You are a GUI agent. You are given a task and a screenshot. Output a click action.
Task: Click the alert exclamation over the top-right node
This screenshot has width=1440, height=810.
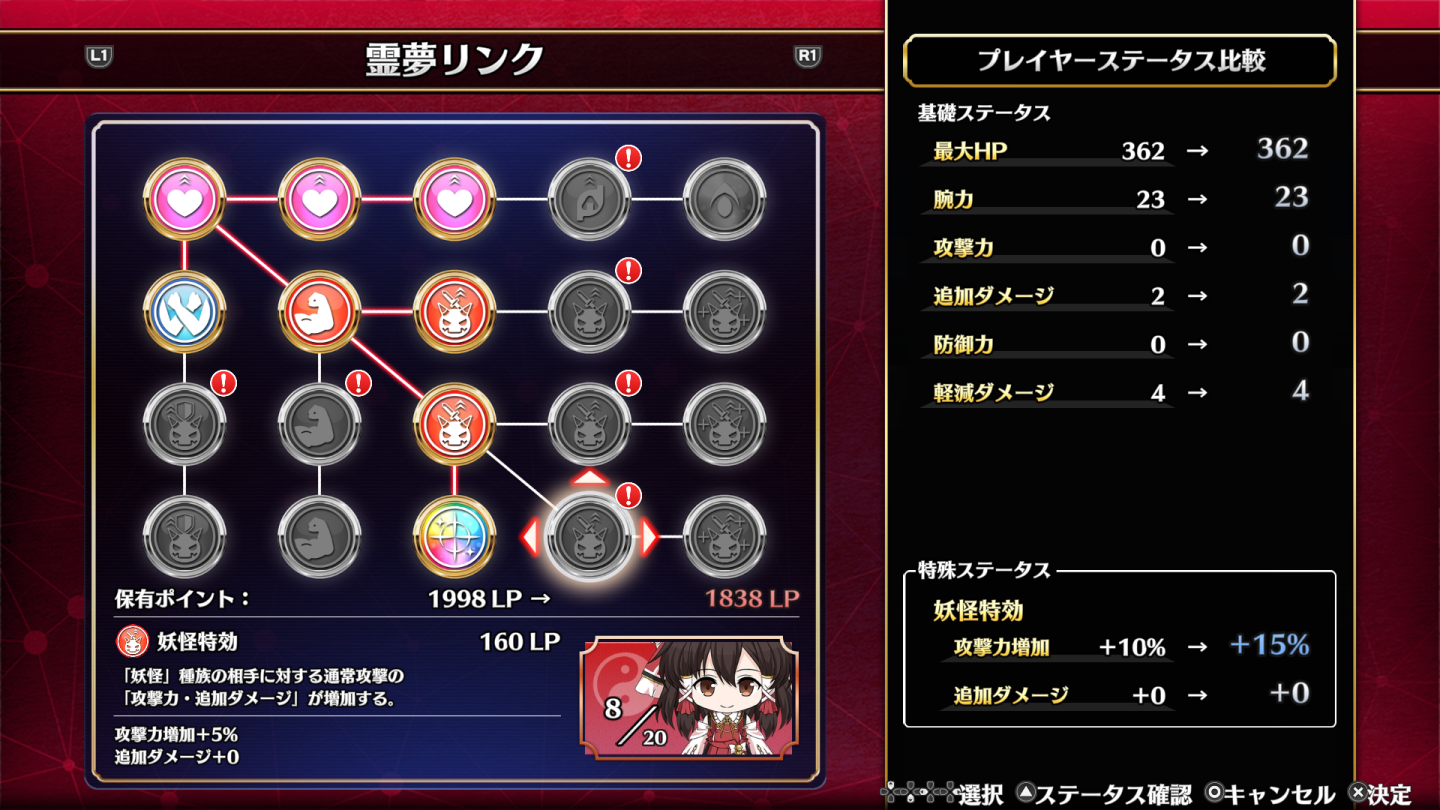pos(630,158)
